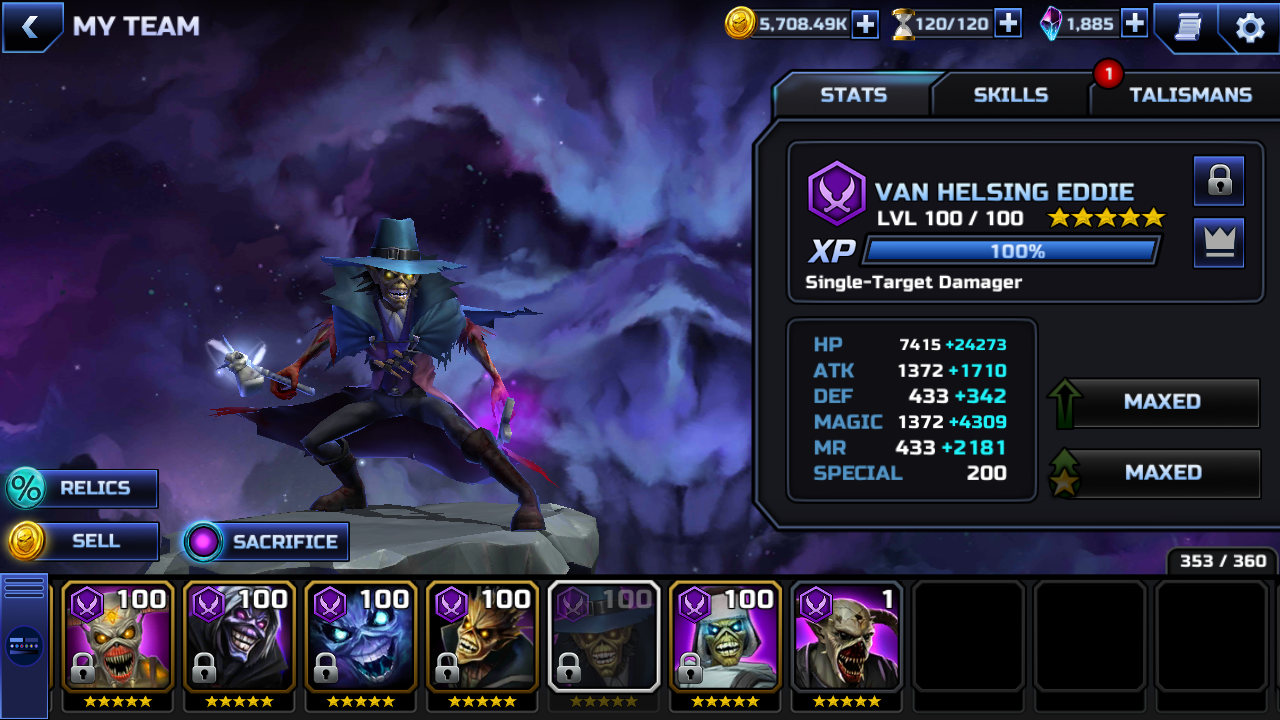This screenshot has width=1280, height=720.
Task: Switch to the Stats tab
Action: click(x=853, y=95)
